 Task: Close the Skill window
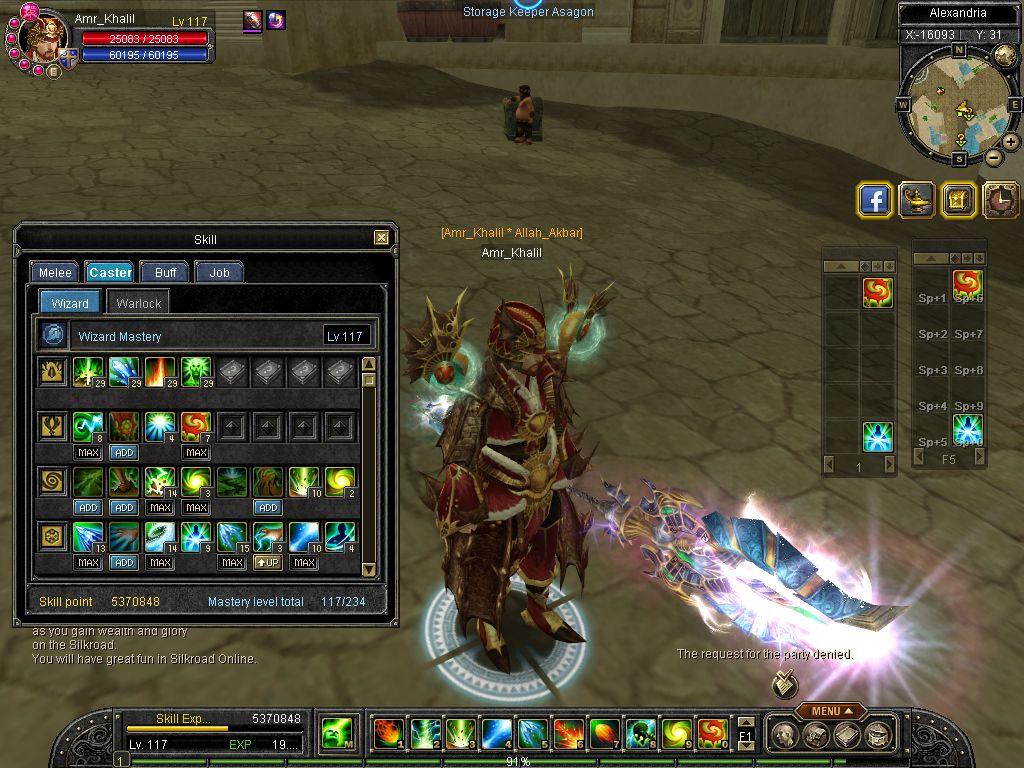point(381,238)
